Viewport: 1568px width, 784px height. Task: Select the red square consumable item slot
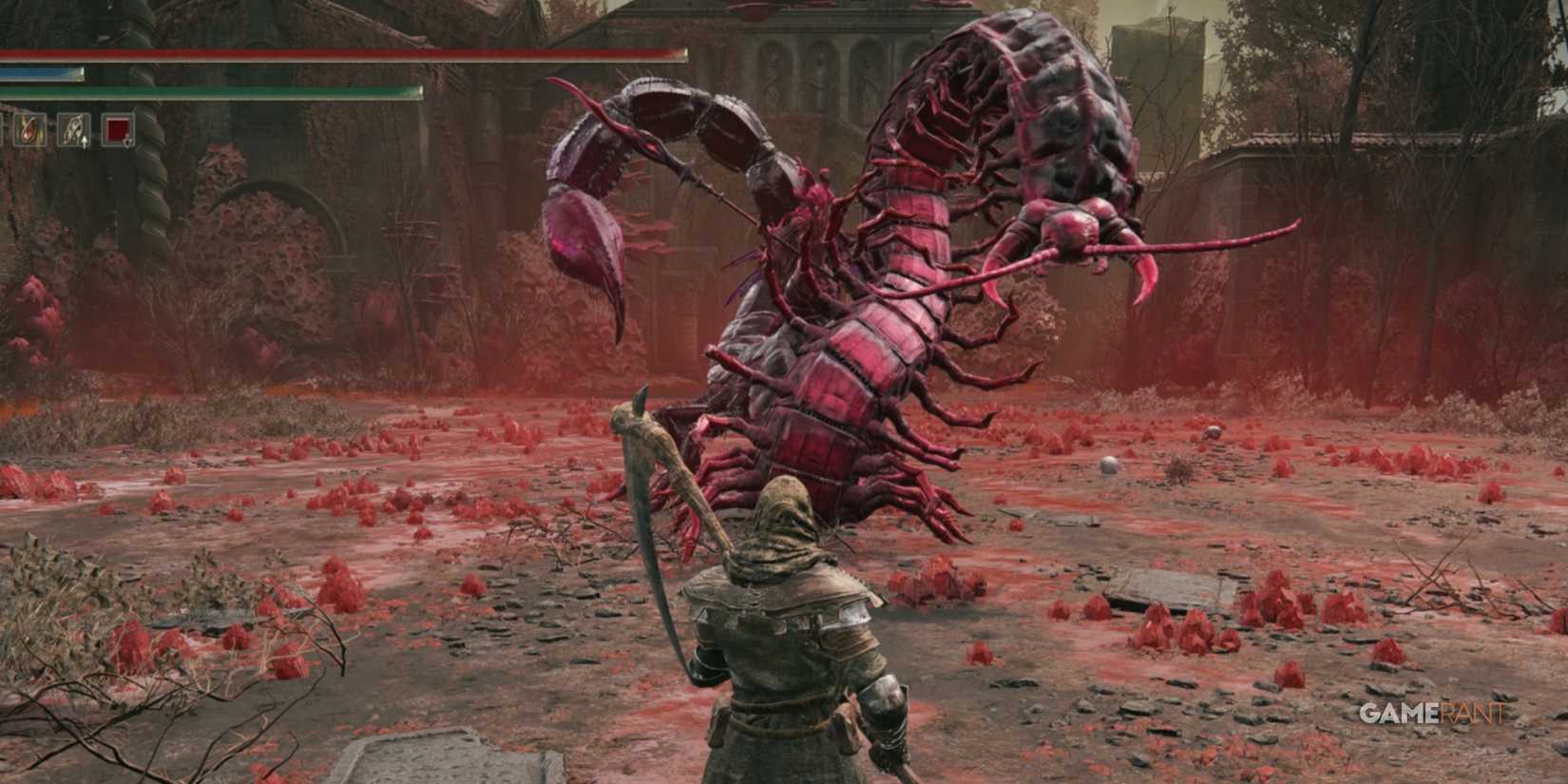118,129
